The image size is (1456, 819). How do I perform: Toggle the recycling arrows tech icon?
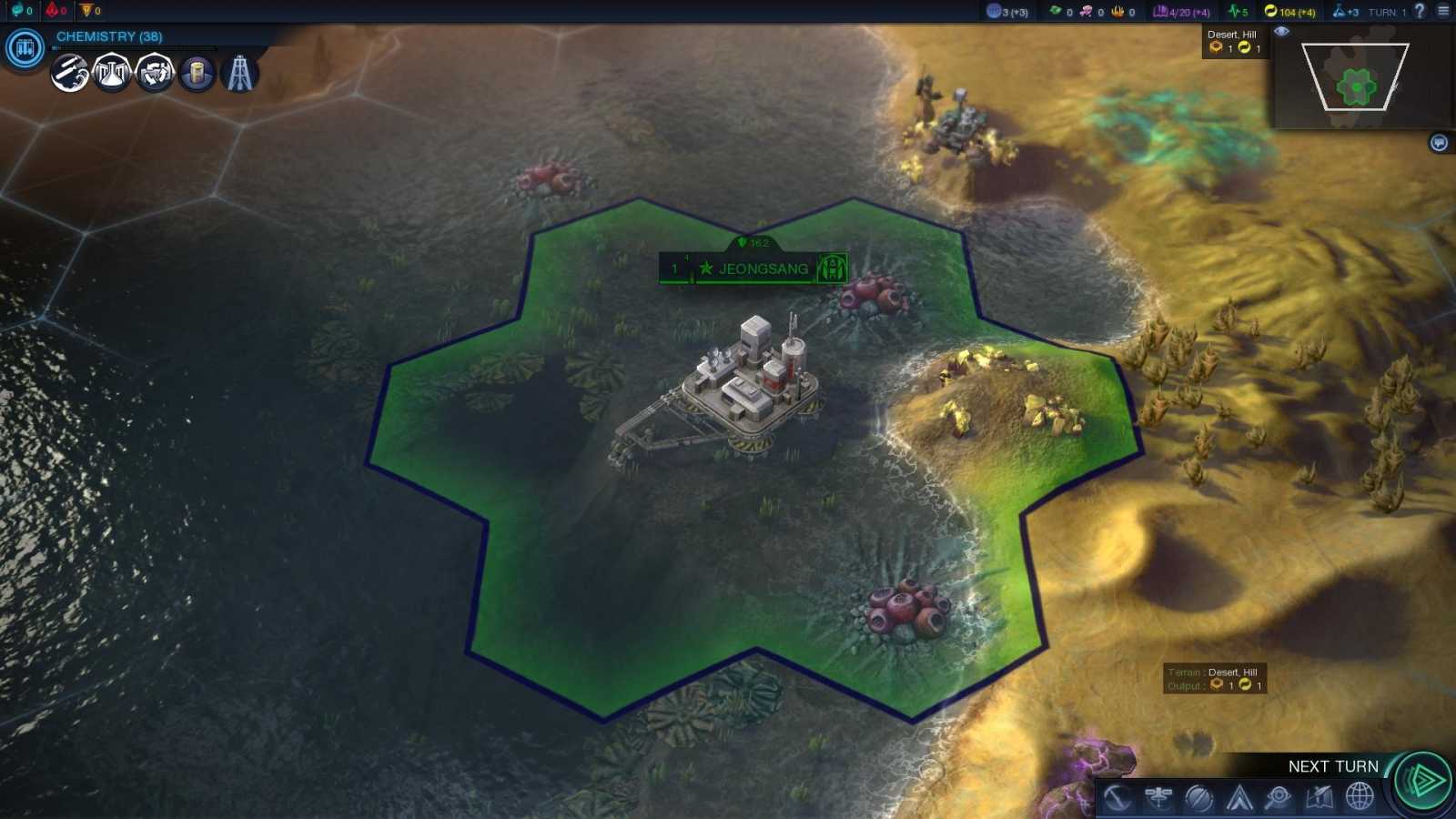(157, 74)
